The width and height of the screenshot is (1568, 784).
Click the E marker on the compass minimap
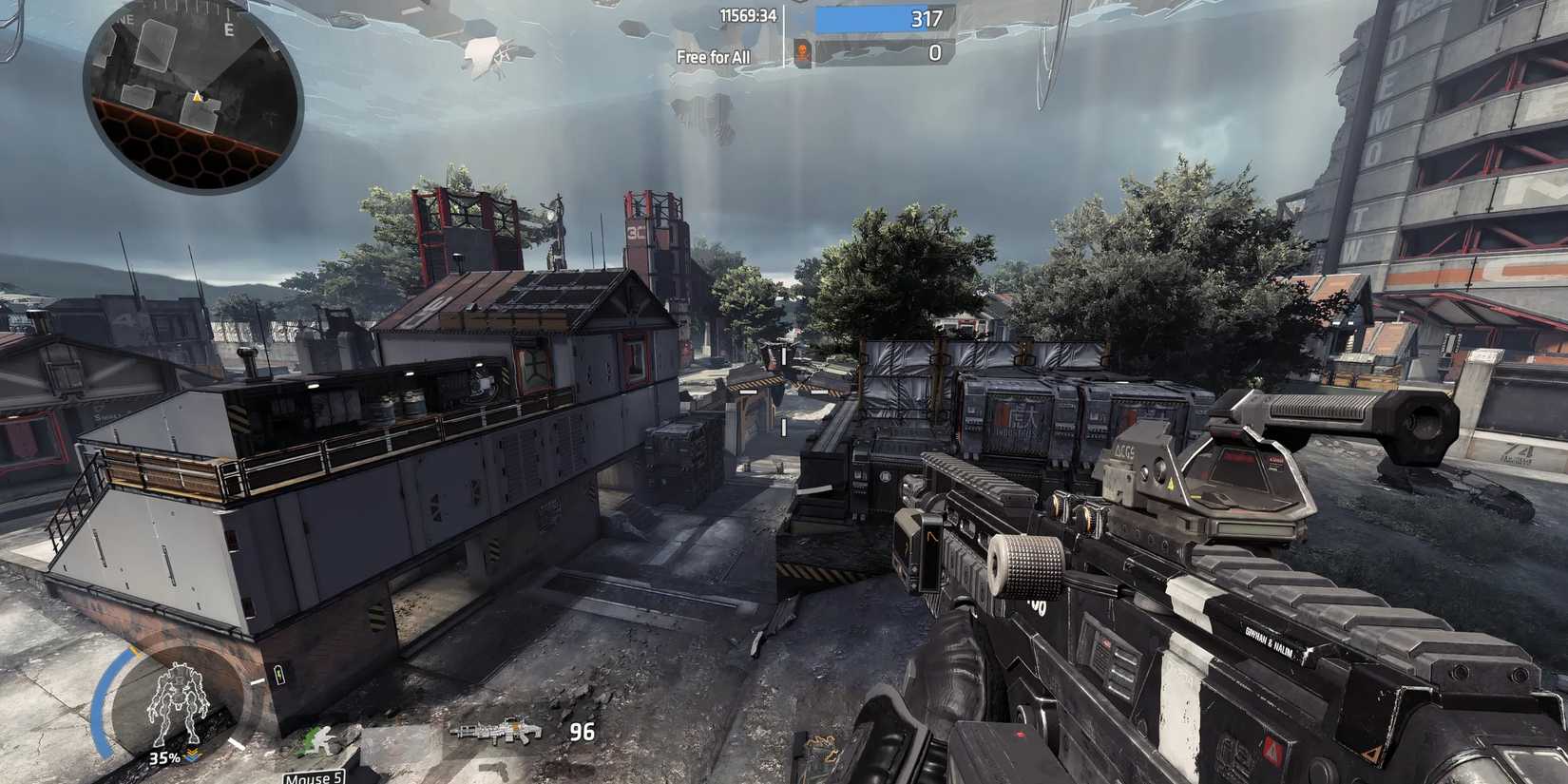pyautogui.click(x=229, y=28)
